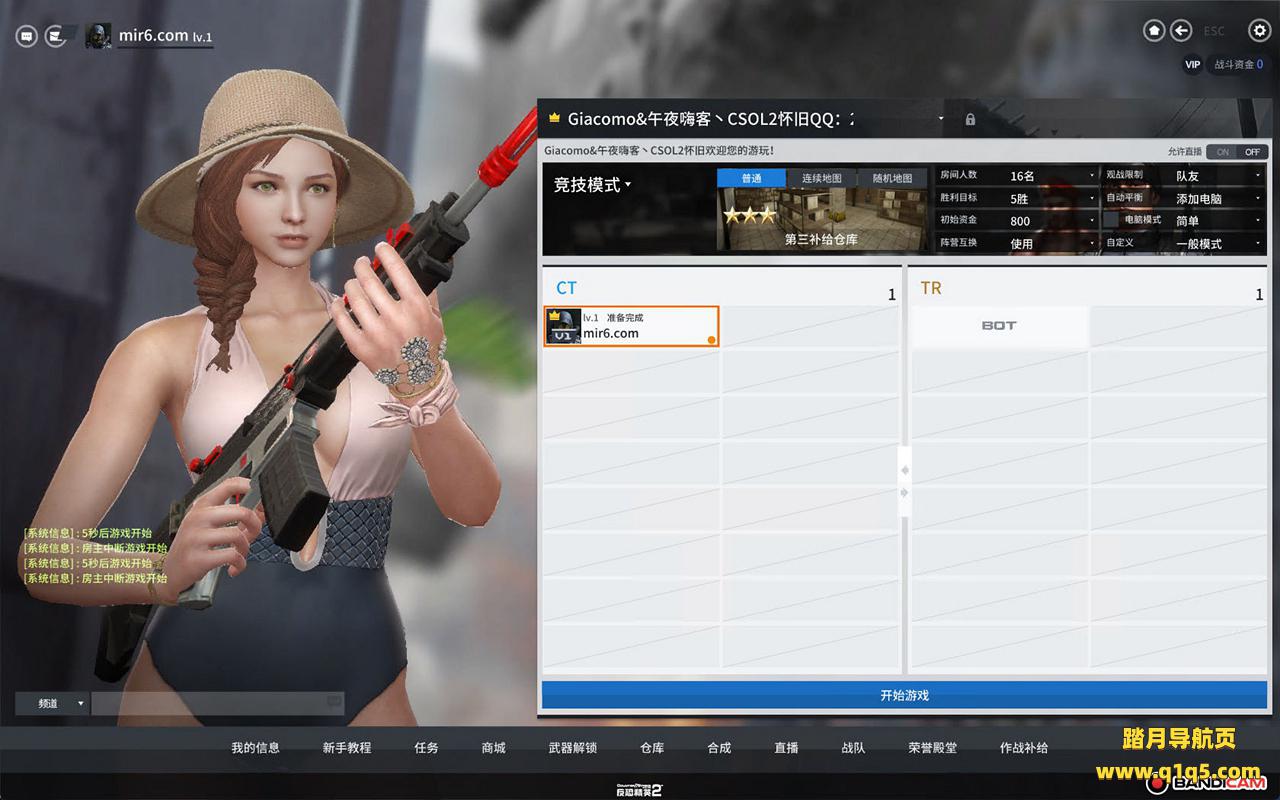Image resolution: width=1280 pixels, height=800 pixels.
Task: Tick the 电脑模式 checkbox
Action: point(1111,220)
